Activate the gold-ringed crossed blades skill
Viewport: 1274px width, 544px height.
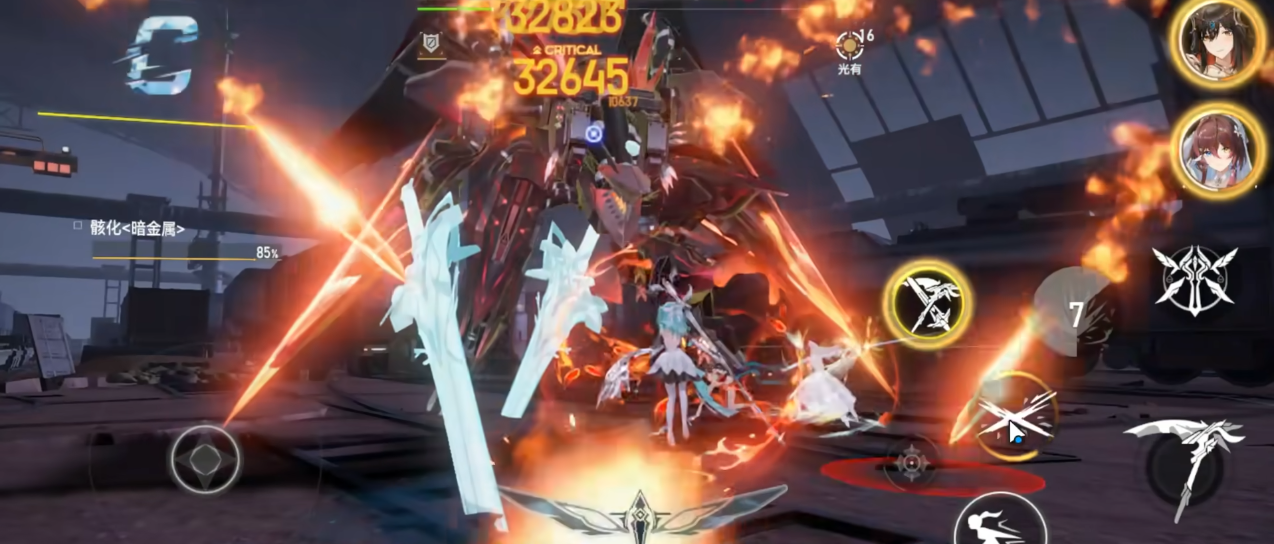coord(928,301)
